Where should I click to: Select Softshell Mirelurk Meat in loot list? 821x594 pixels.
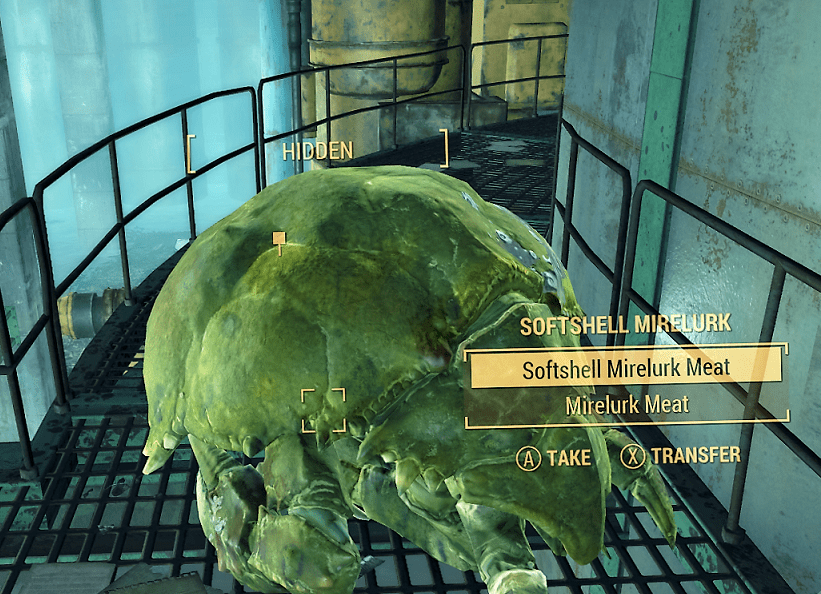(626, 369)
